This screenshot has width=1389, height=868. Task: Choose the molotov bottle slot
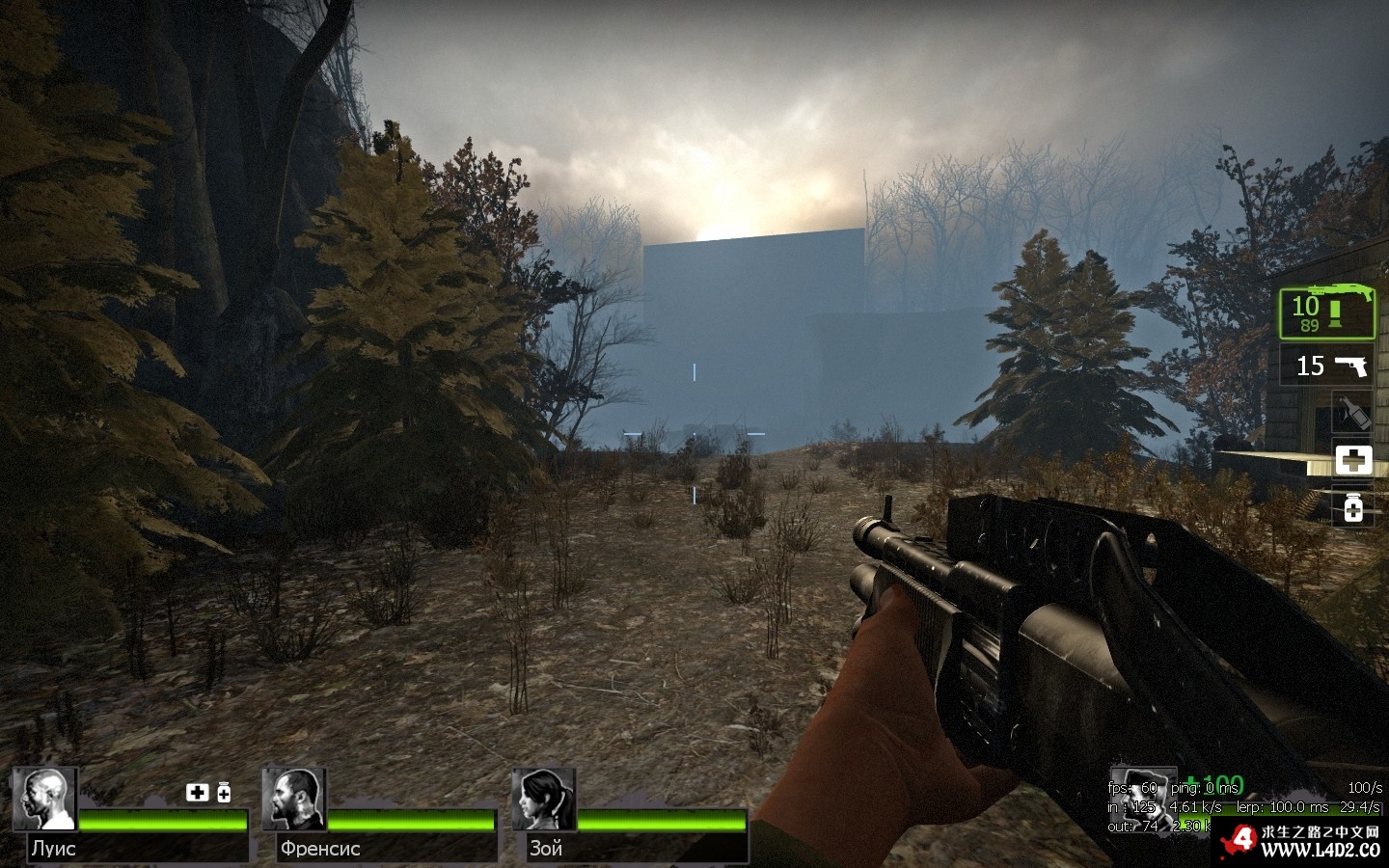coord(1352,413)
